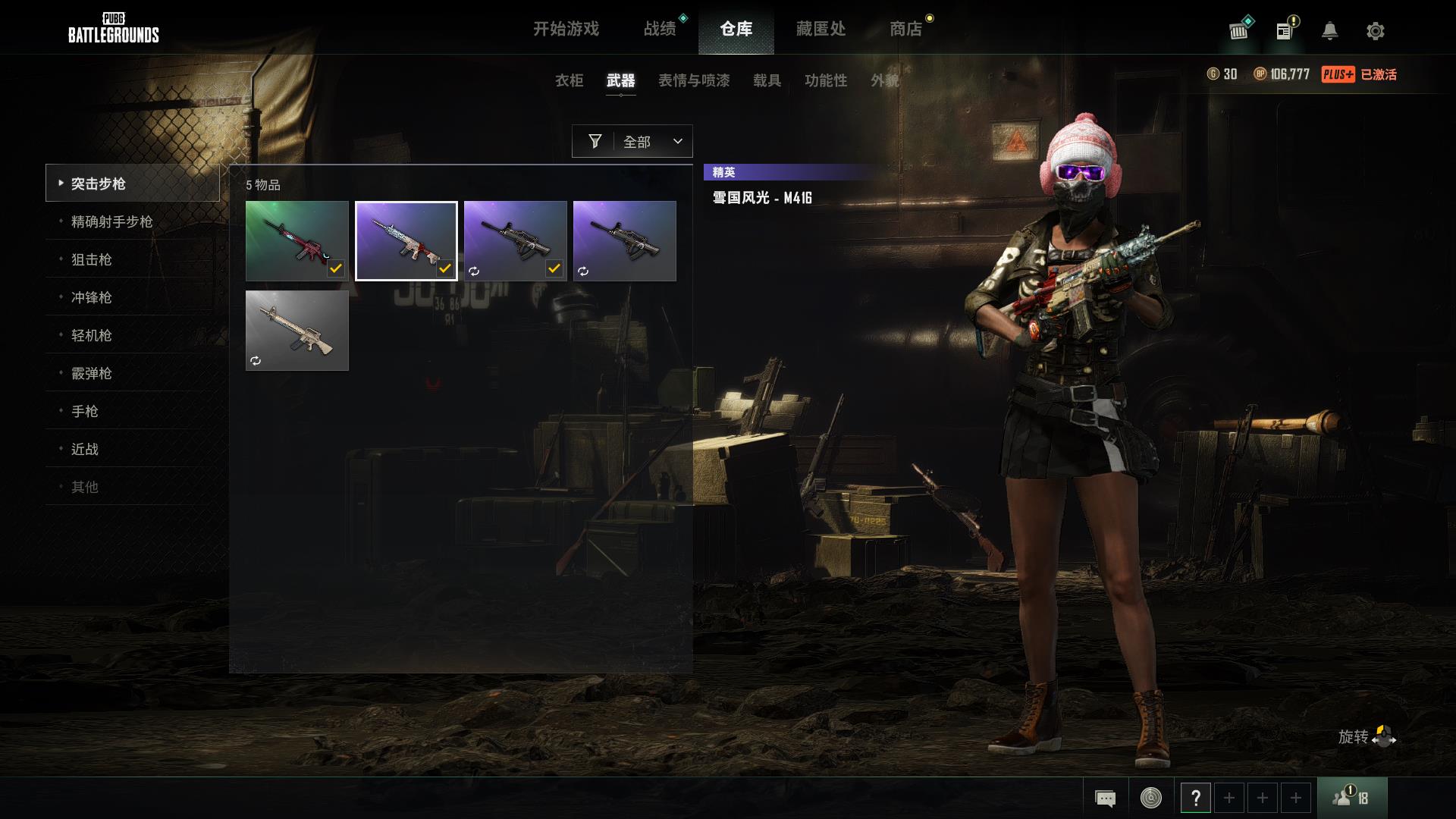
Task: Click the question mark help button
Action: (x=1195, y=798)
